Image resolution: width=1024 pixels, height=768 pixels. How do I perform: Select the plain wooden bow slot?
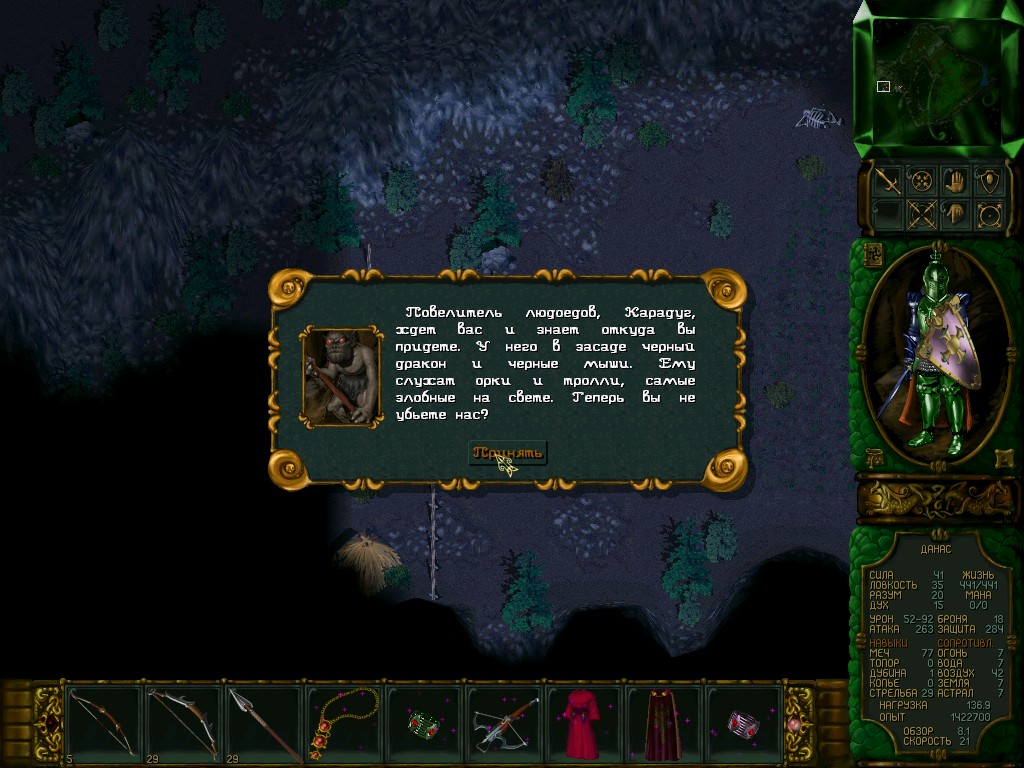tap(102, 722)
